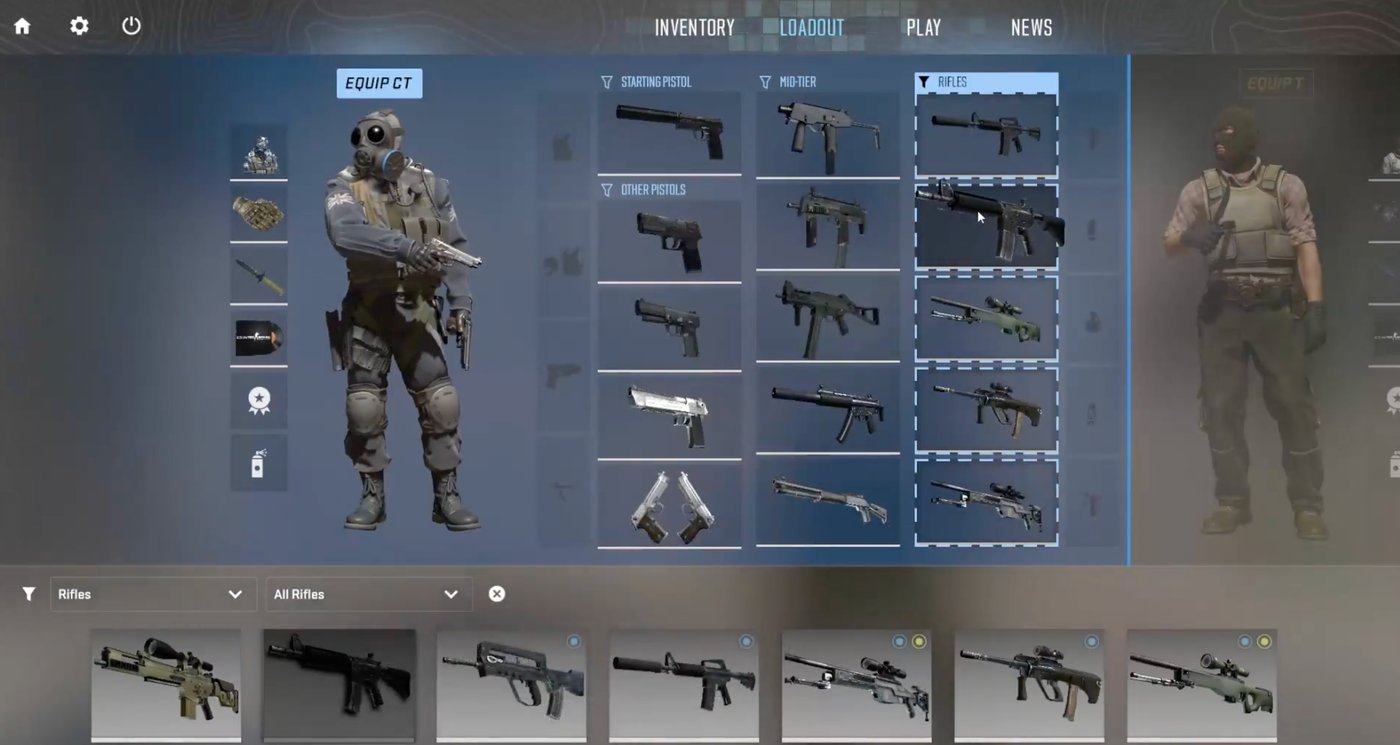Image resolution: width=1400 pixels, height=745 pixels.
Task: Open the agent customization slot
Action: [x=258, y=152]
